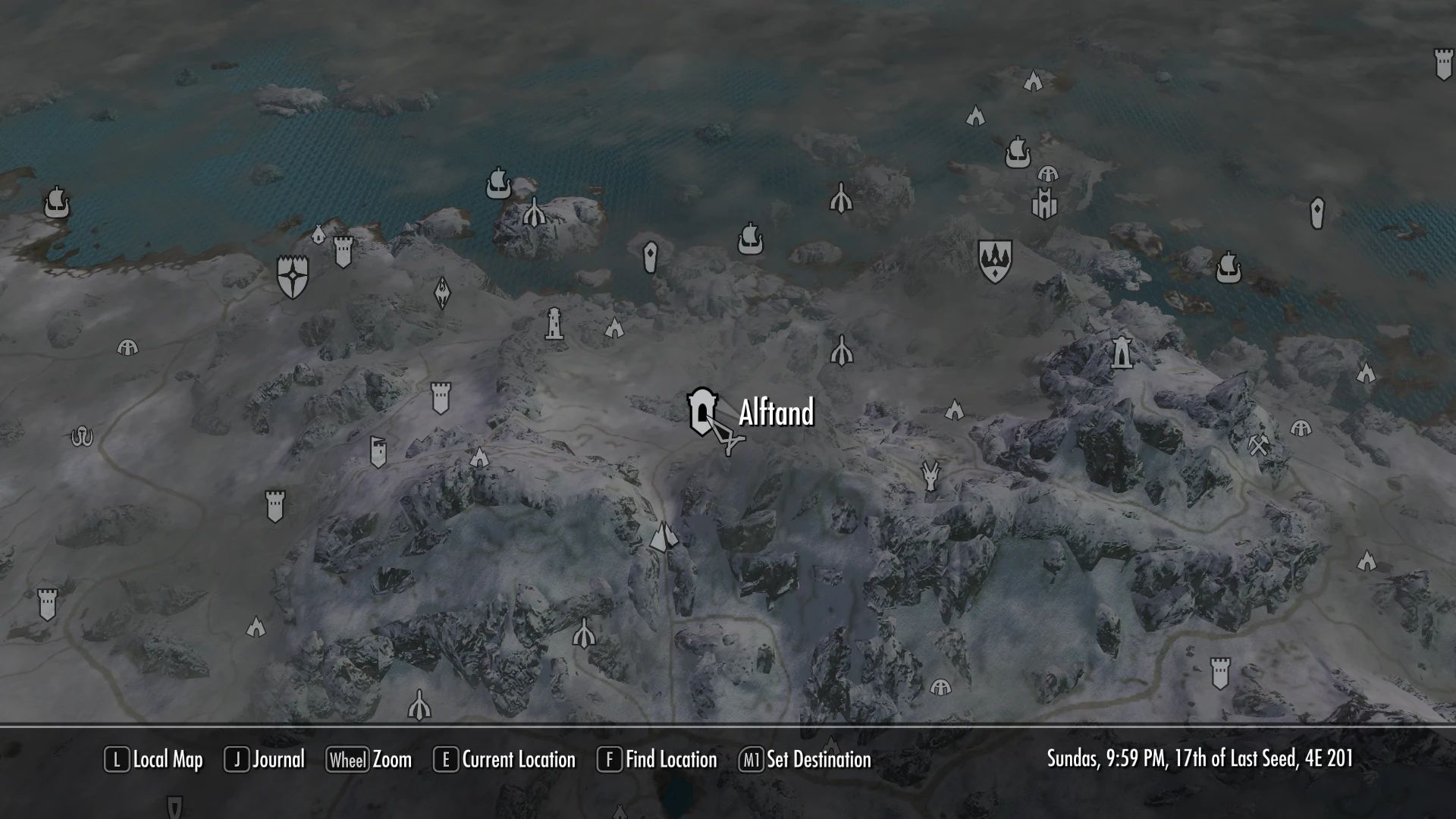Click the Winterhold crown shield marker
Image resolution: width=1456 pixels, height=819 pixels.
[x=994, y=261]
